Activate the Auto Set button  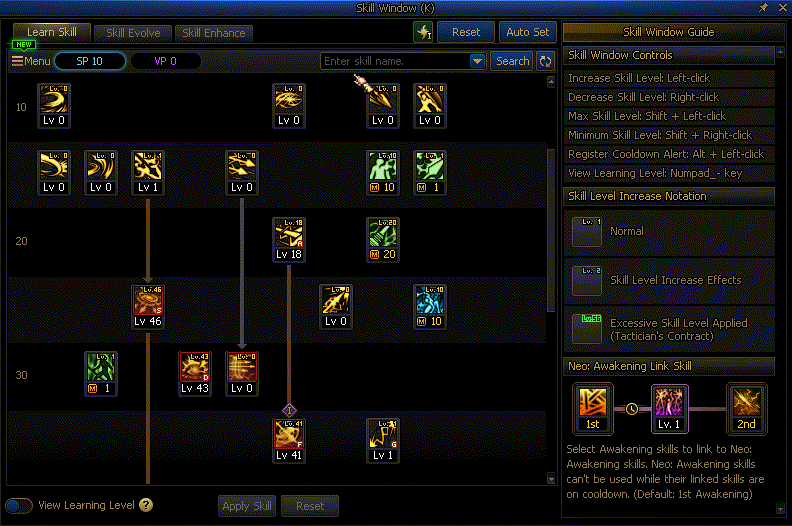tap(527, 32)
